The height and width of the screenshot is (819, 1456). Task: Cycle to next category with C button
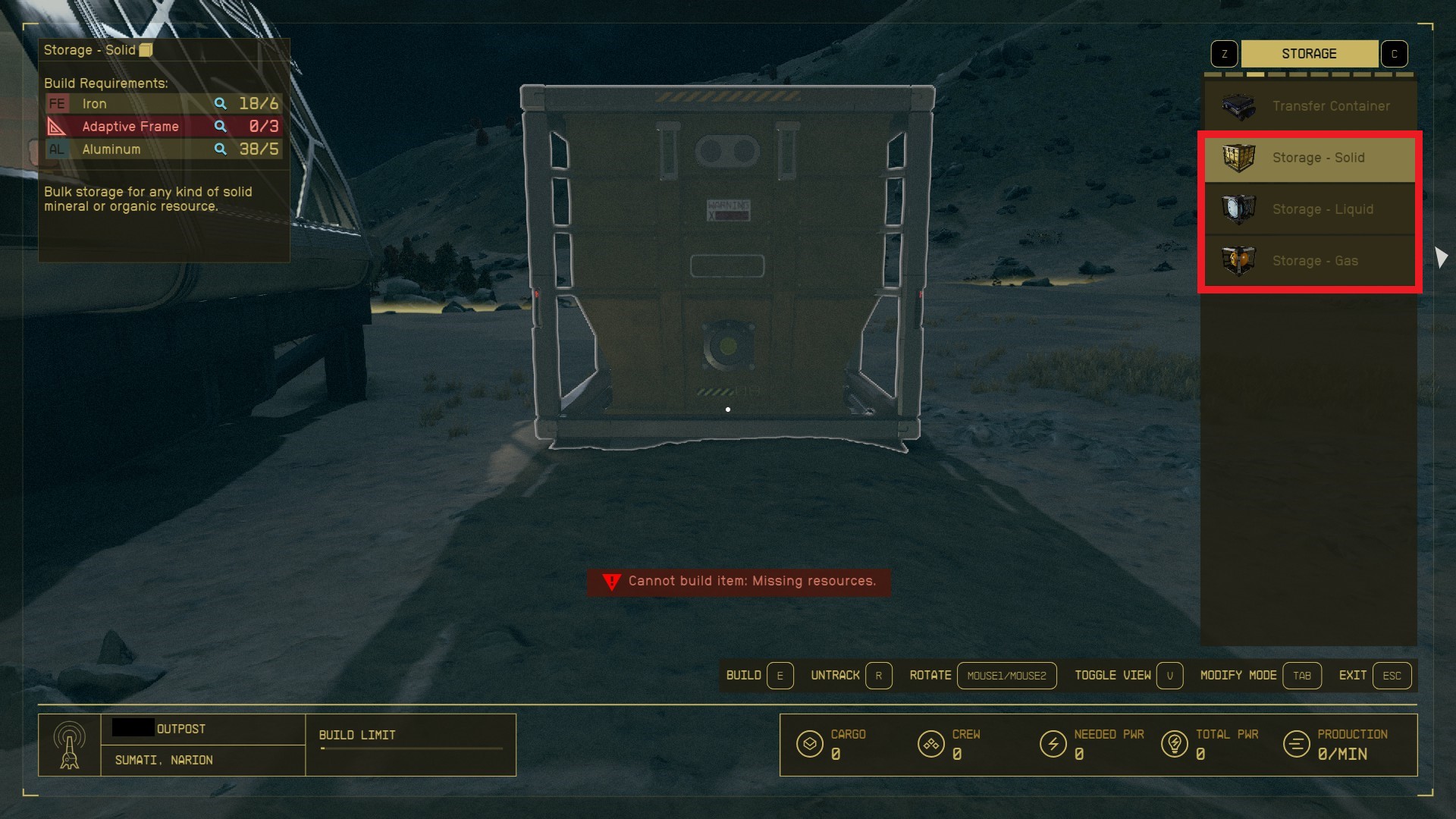(x=1395, y=53)
